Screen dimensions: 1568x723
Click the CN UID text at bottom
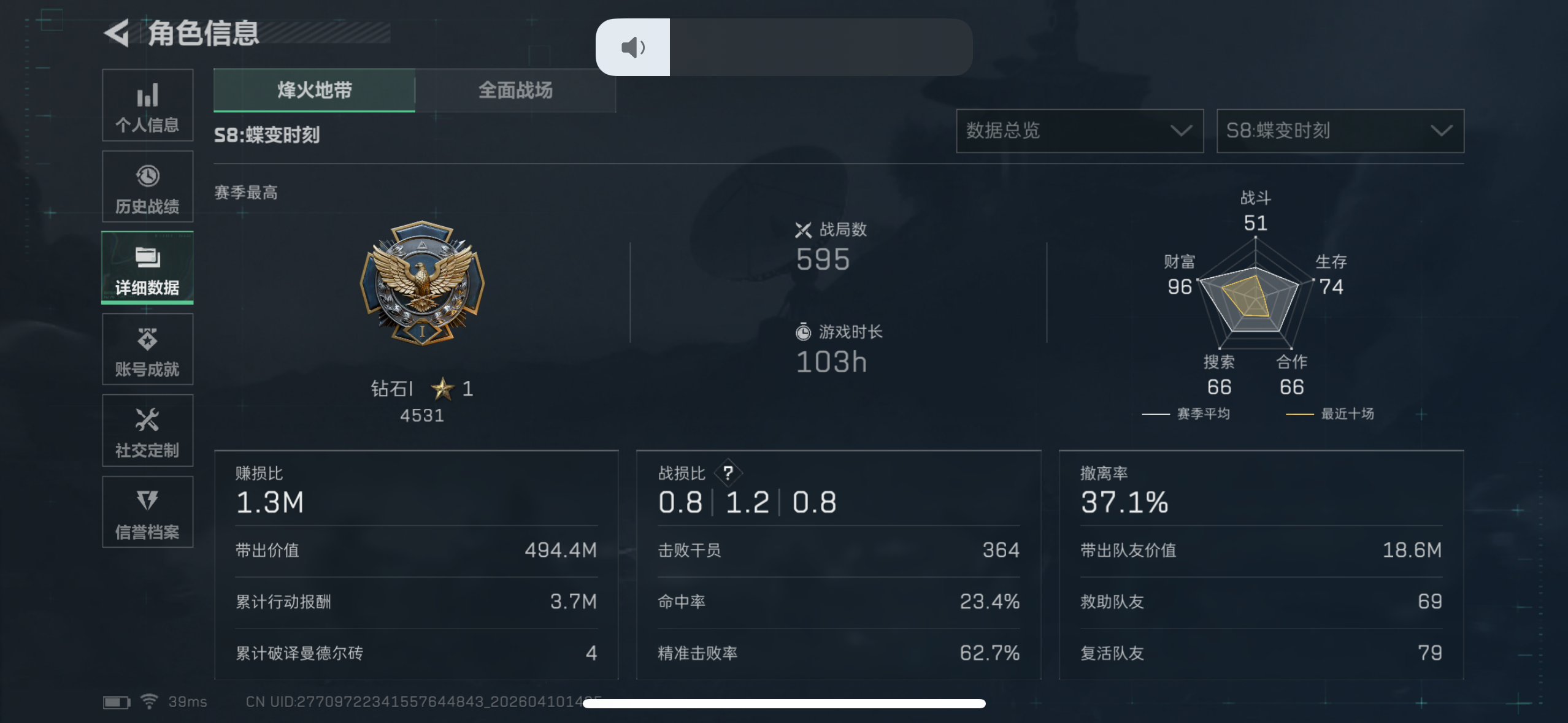423,702
